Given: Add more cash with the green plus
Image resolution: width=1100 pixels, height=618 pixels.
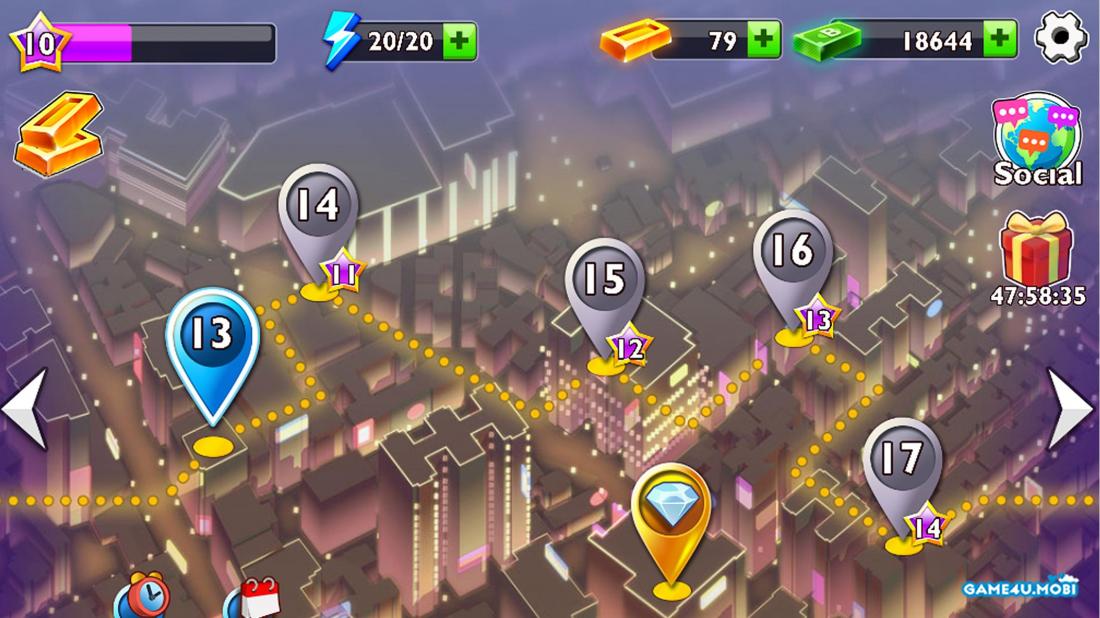Looking at the screenshot, I should 999,40.
